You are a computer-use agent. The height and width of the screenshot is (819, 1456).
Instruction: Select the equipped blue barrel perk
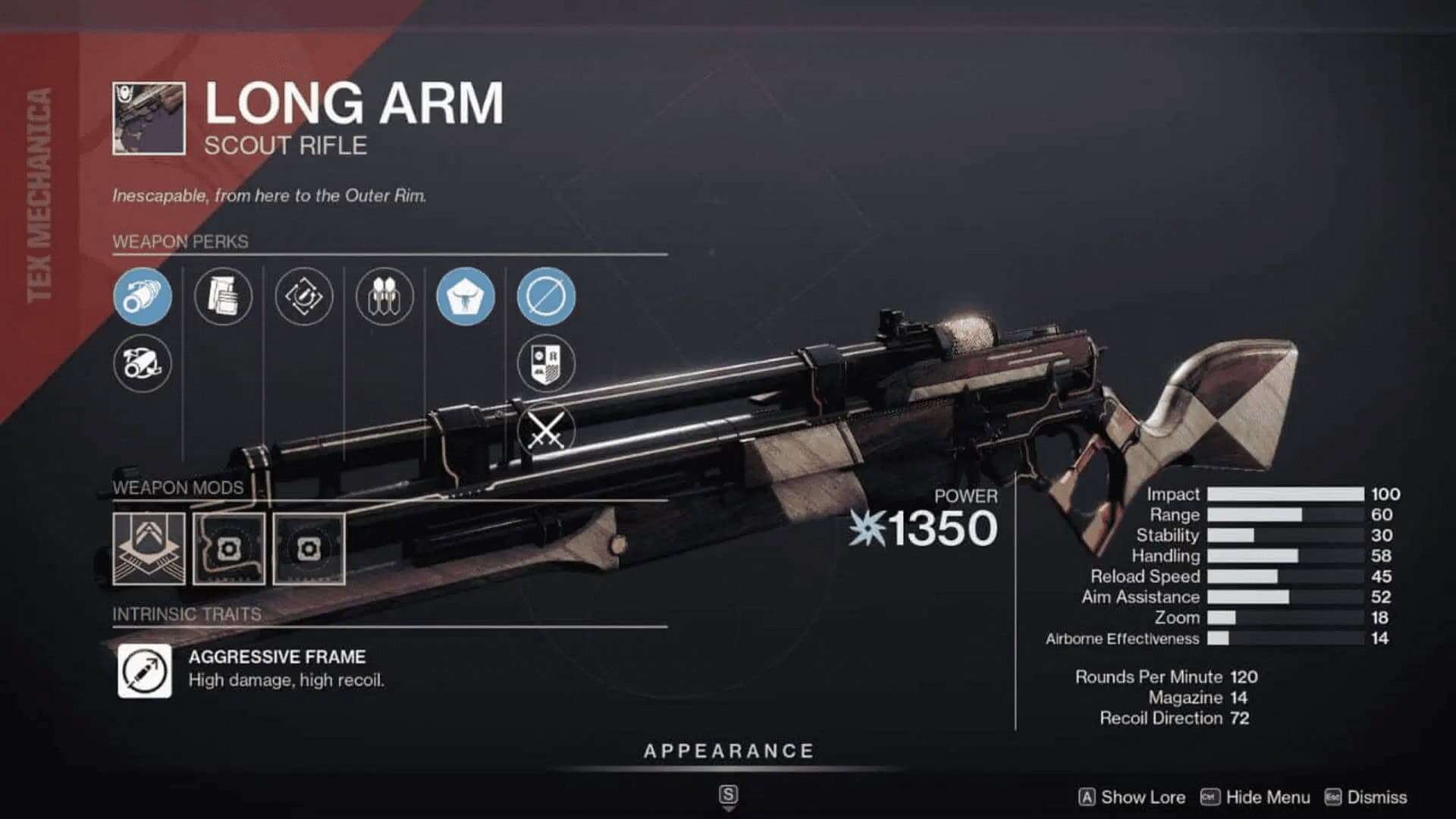[143, 297]
